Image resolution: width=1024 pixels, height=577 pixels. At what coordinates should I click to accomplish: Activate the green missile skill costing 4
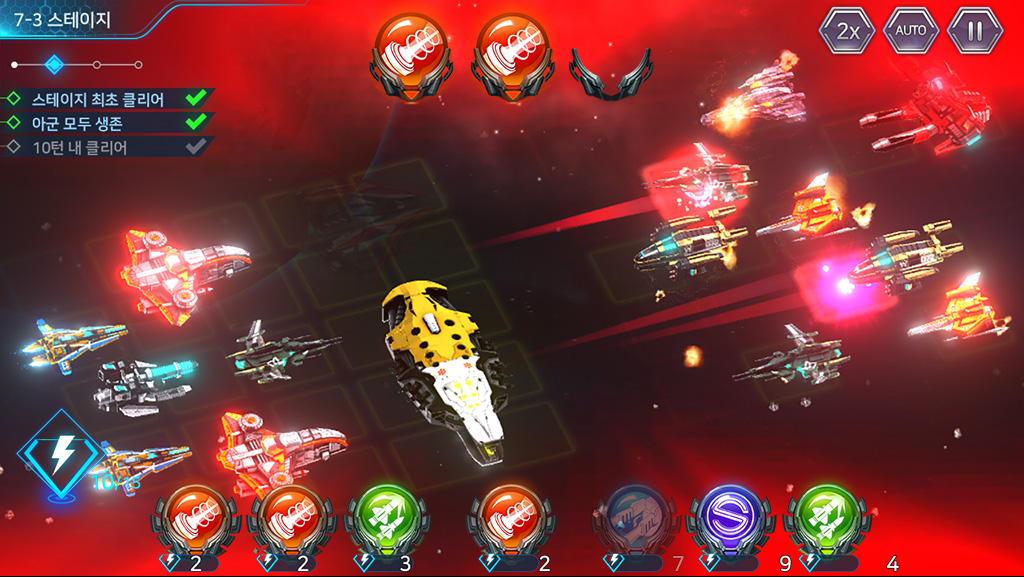828,520
